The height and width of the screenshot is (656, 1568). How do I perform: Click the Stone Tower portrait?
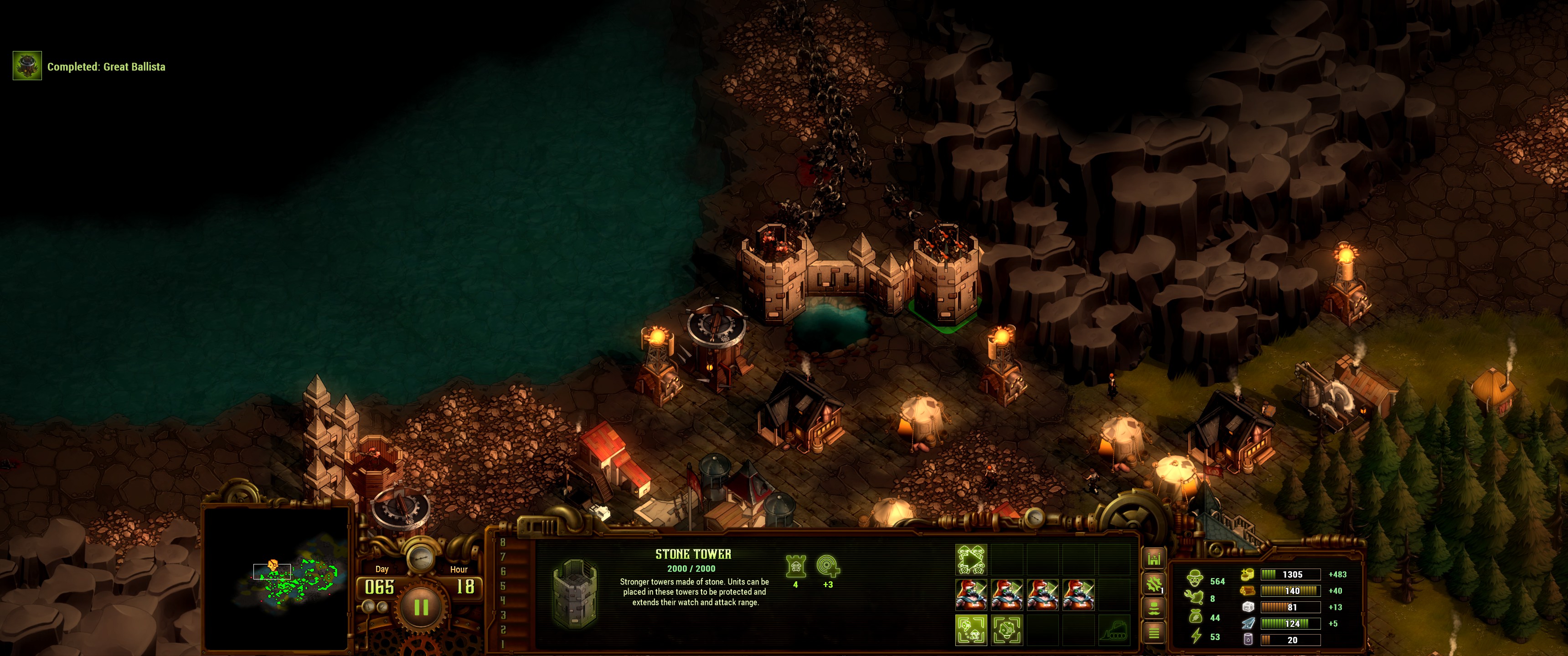[574, 592]
